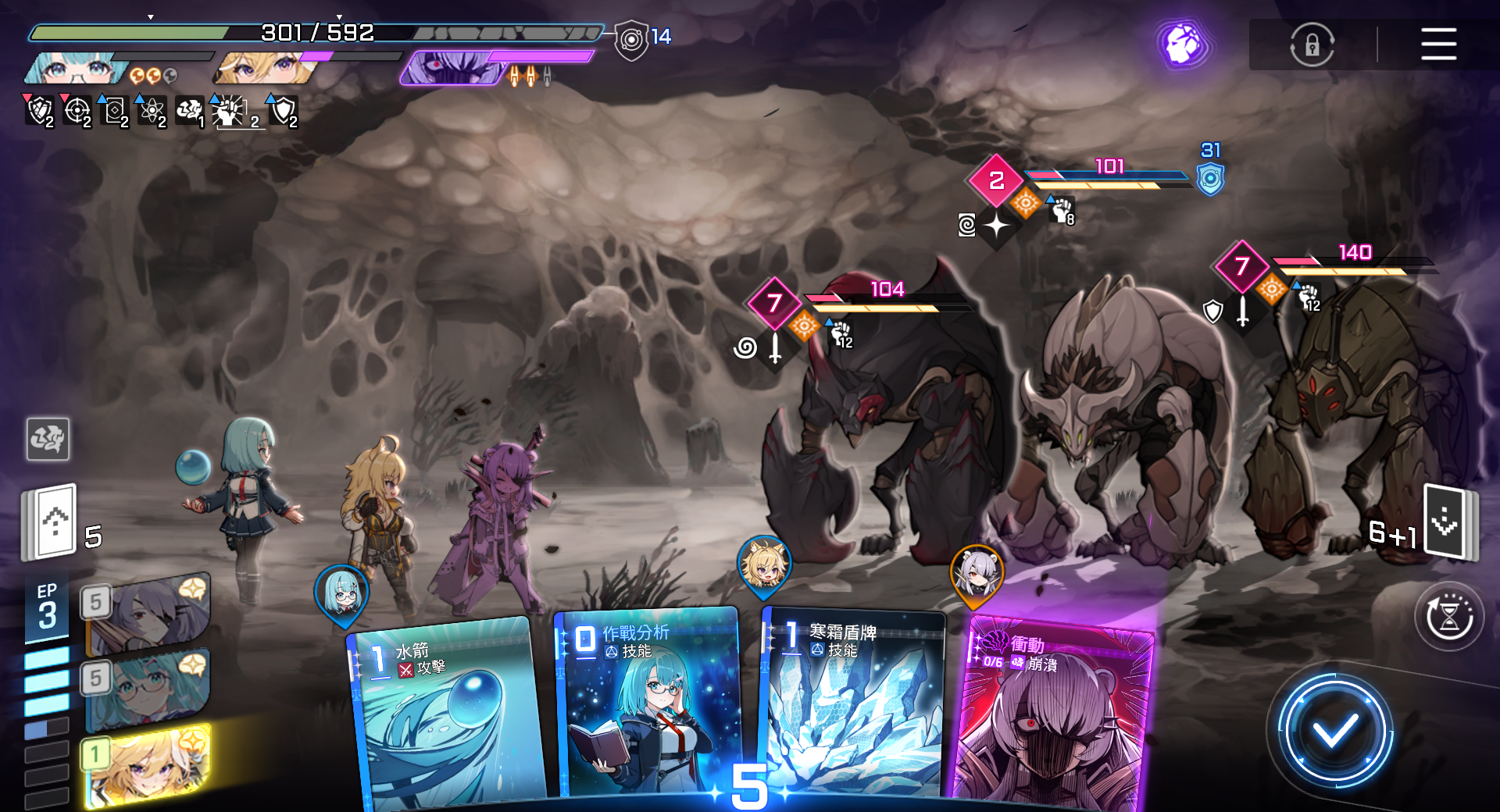Select the teal-haired character portrait in party bar
The width and height of the screenshot is (1500, 812).
(77, 69)
